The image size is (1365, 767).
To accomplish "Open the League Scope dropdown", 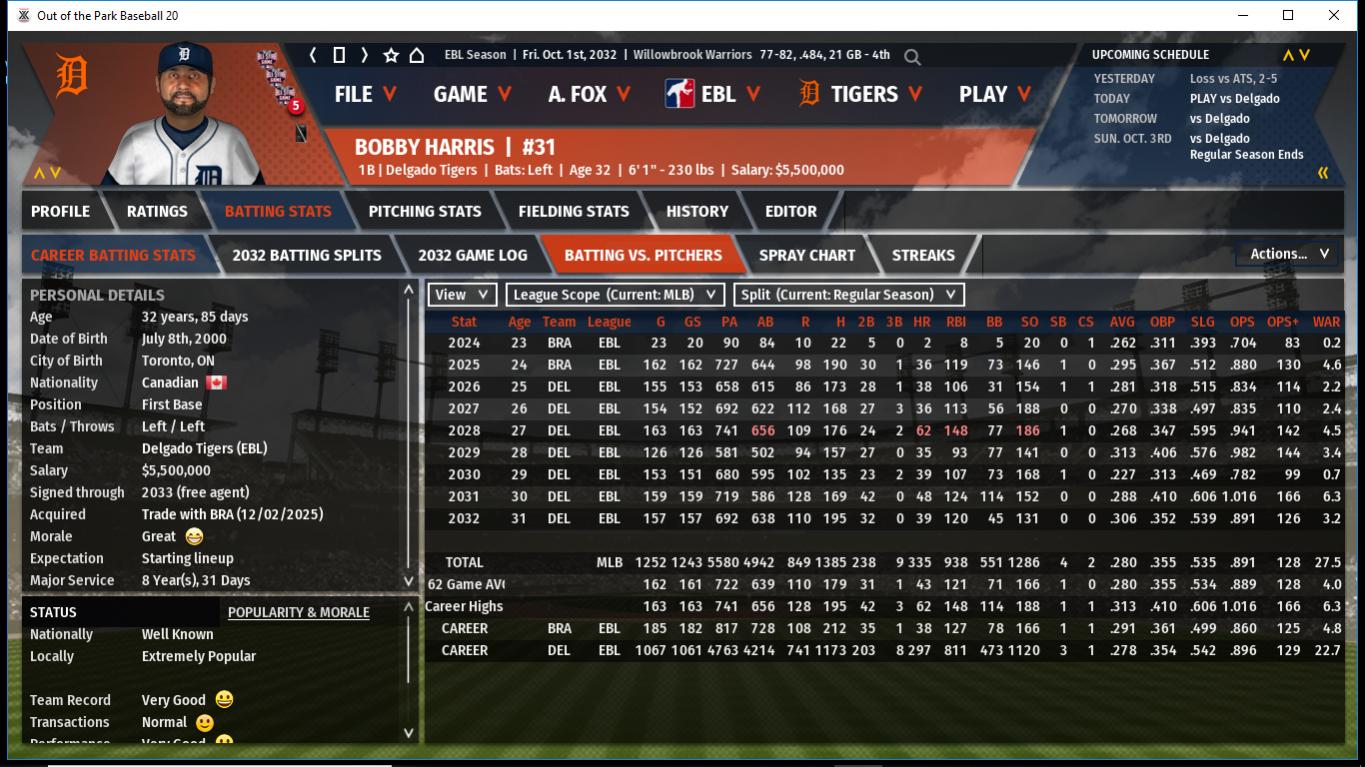I will coord(615,295).
